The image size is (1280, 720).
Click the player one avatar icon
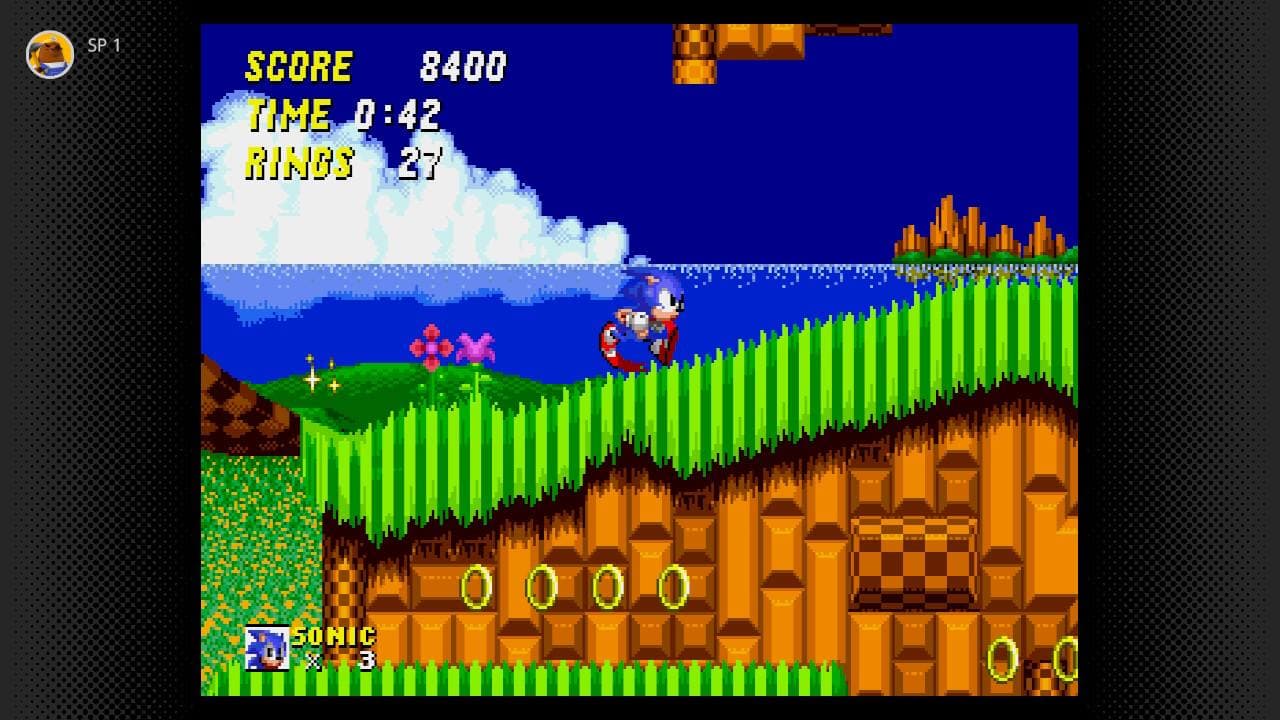(x=50, y=54)
